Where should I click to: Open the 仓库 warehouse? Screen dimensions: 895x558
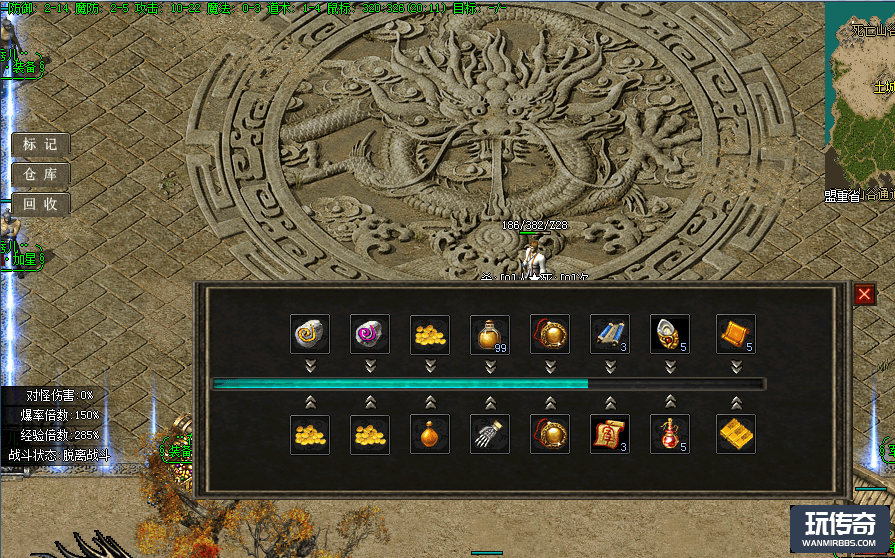coord(41,174)
